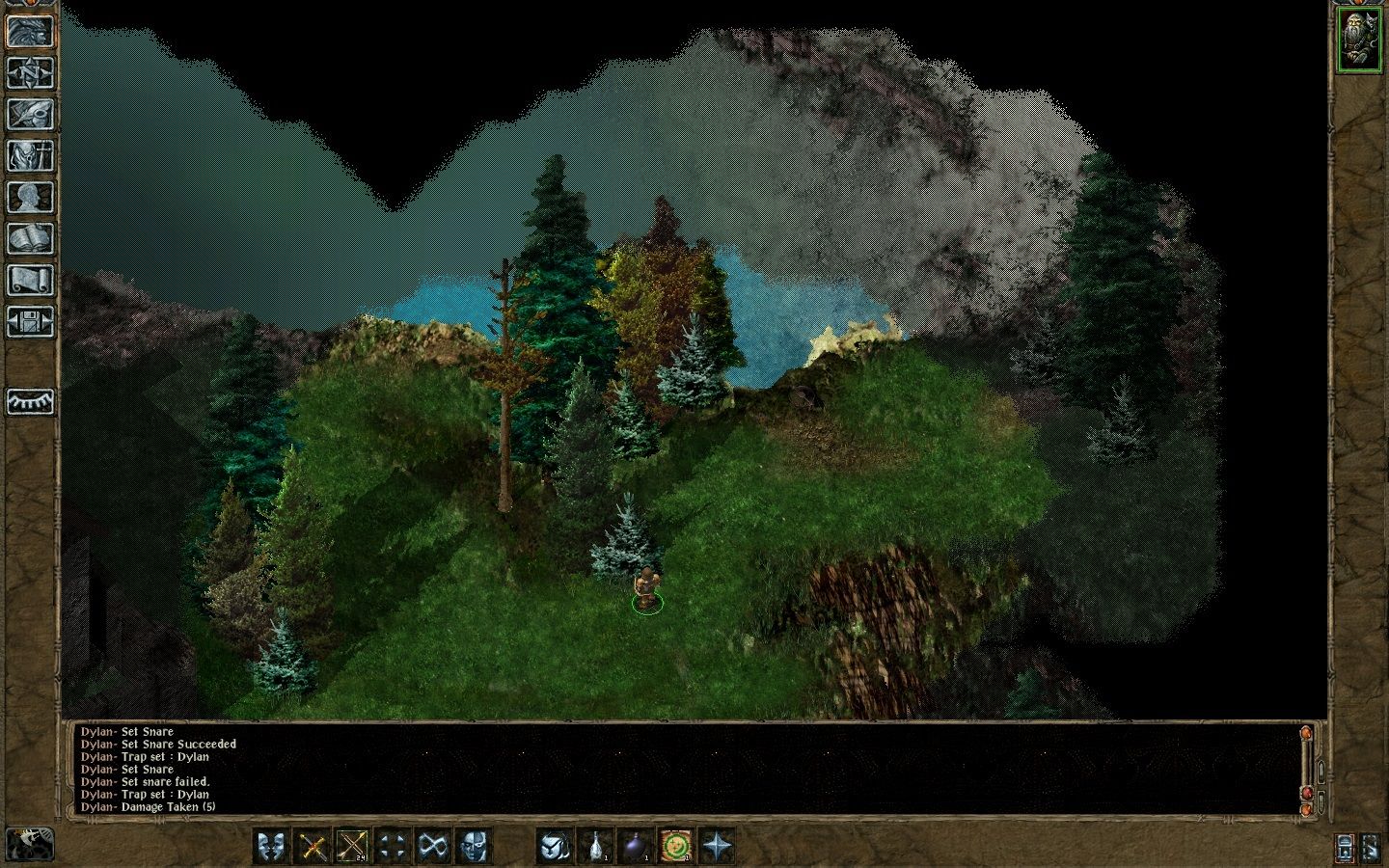Select the bow with 24 arrows
The image size is (1389, 868).
(352, 847)
